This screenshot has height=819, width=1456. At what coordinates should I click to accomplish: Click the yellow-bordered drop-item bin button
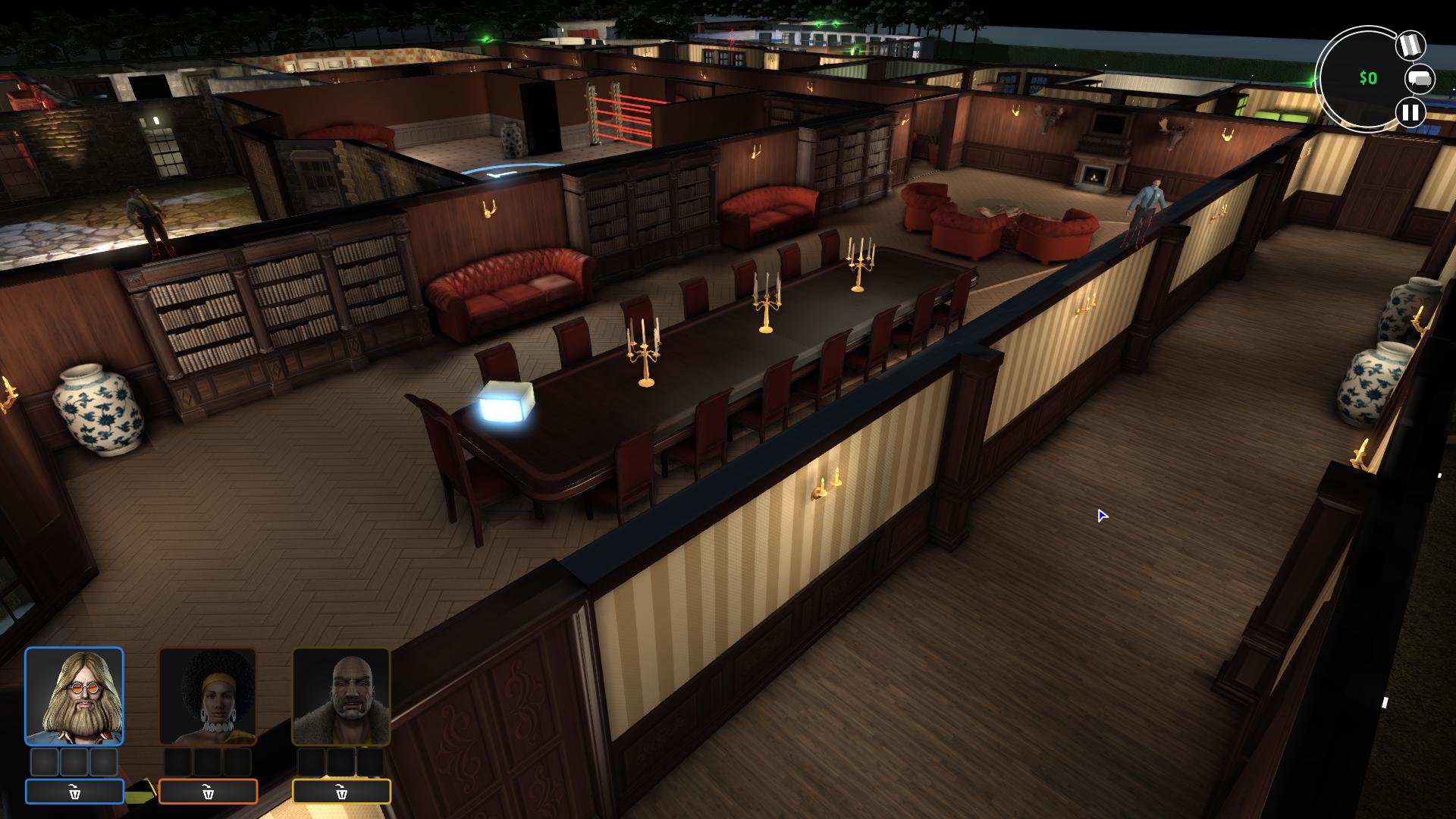pyautogui.click(x=341, y=792)
